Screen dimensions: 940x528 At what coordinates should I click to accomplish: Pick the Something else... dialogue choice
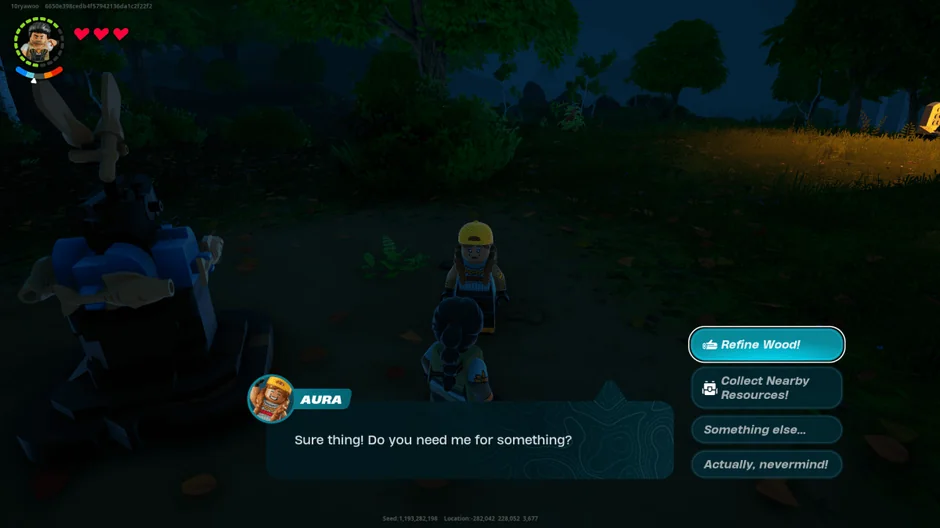(766, 430)
